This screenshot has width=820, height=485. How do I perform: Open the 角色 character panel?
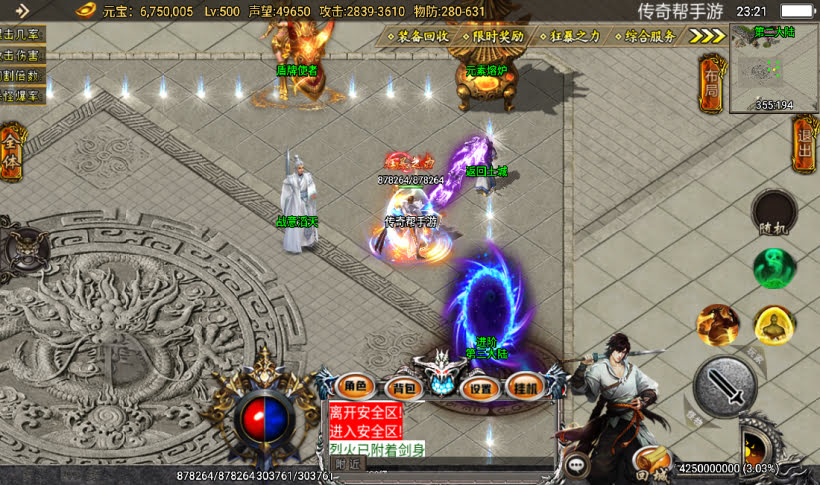click(x=357, y=386)
